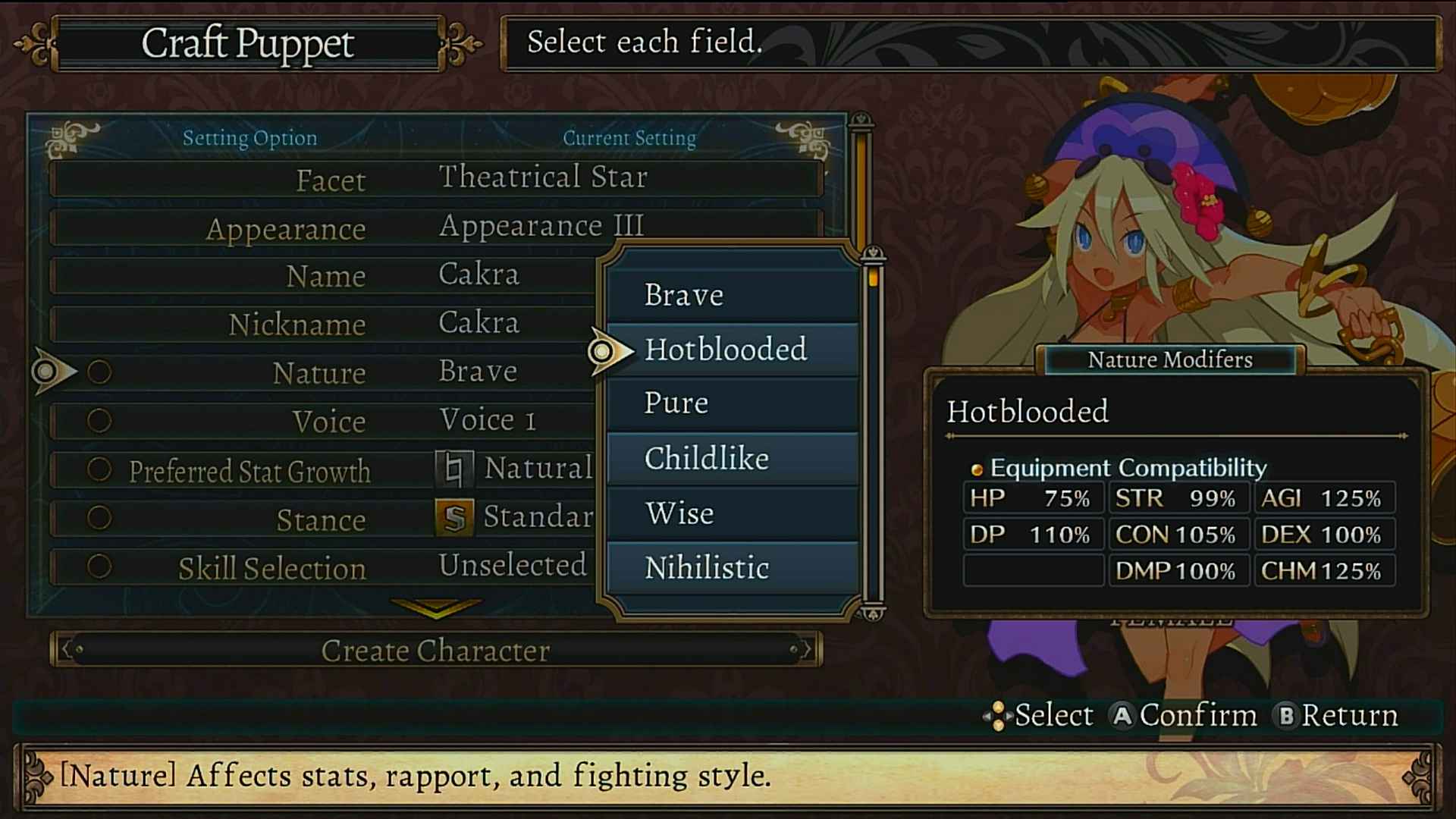Select Hotblooded in the nature list
The height and width of the screenshot is (819, 1456).
click(732, 350)
